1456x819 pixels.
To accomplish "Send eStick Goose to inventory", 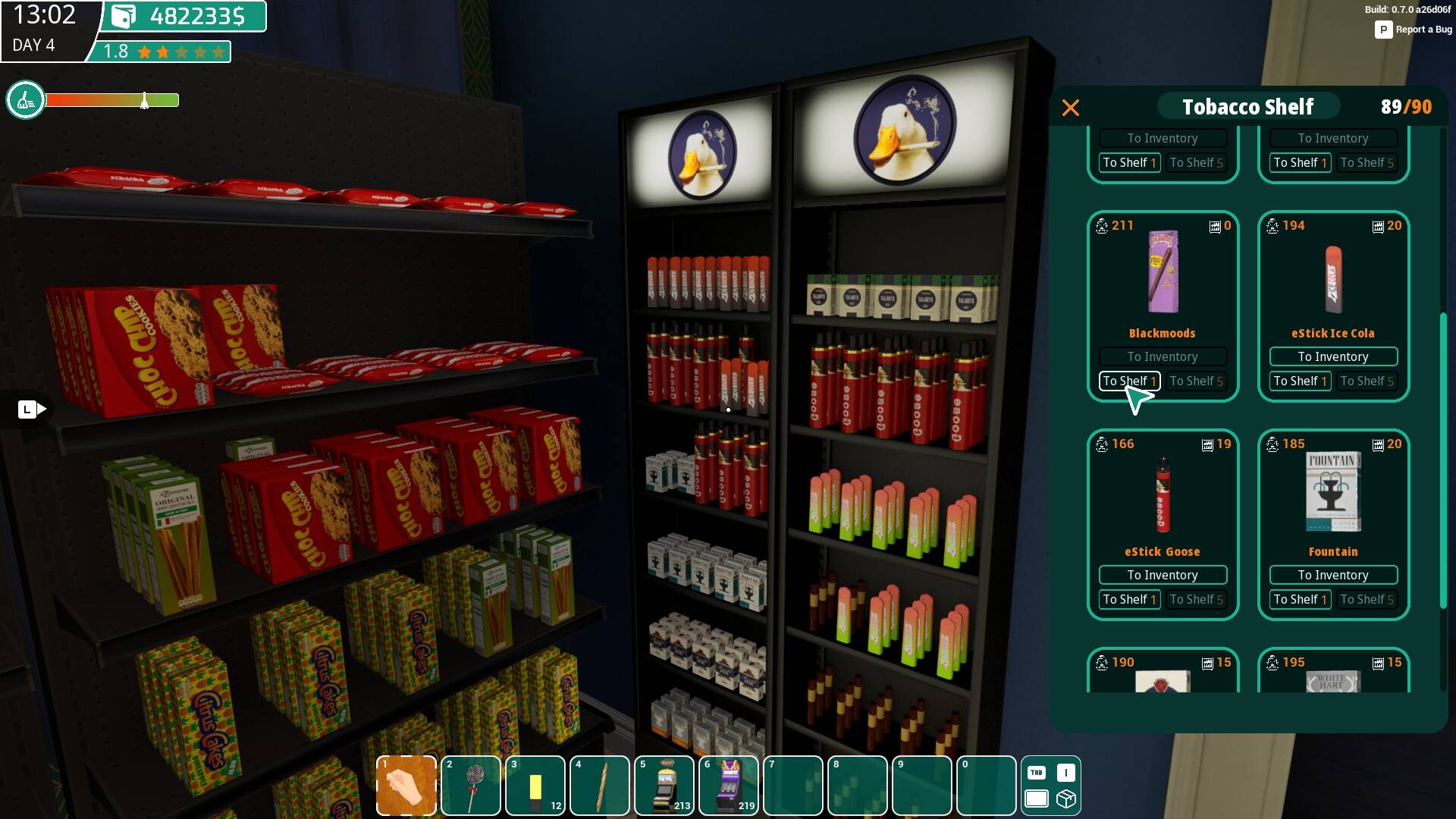I will pos(1162,575).
